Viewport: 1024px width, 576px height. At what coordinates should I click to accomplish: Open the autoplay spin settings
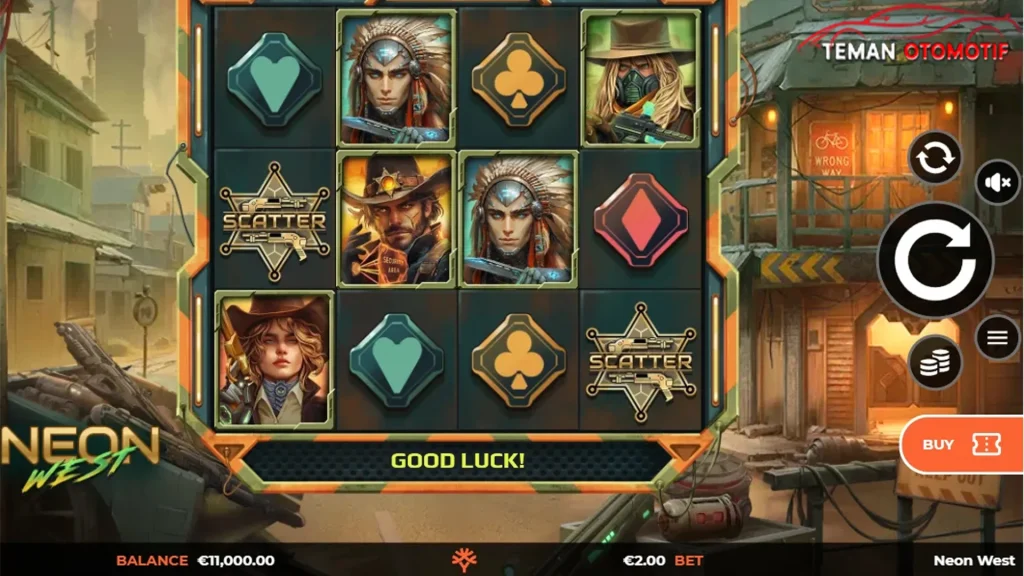[935, 158]
